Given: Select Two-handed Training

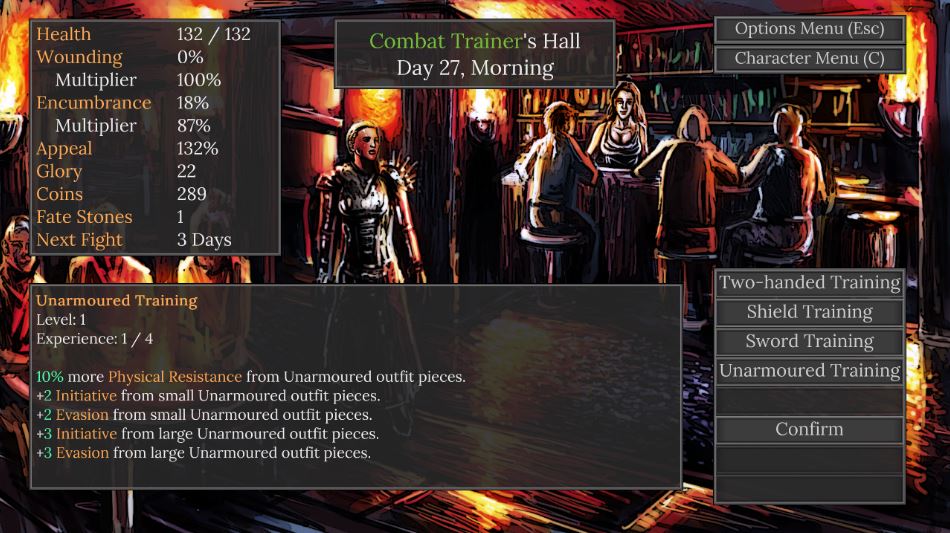Looking at the screenshot, I should click(809, 283).
